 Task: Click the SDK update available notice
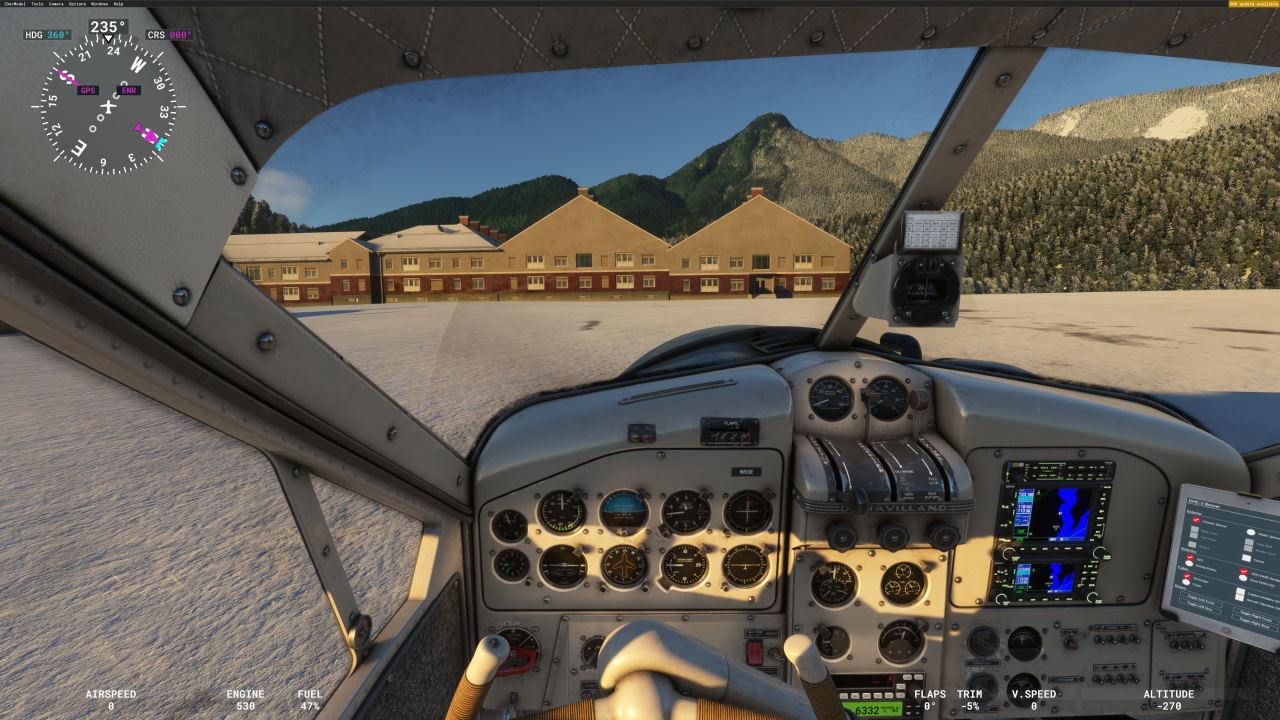tap(1253, 4)
